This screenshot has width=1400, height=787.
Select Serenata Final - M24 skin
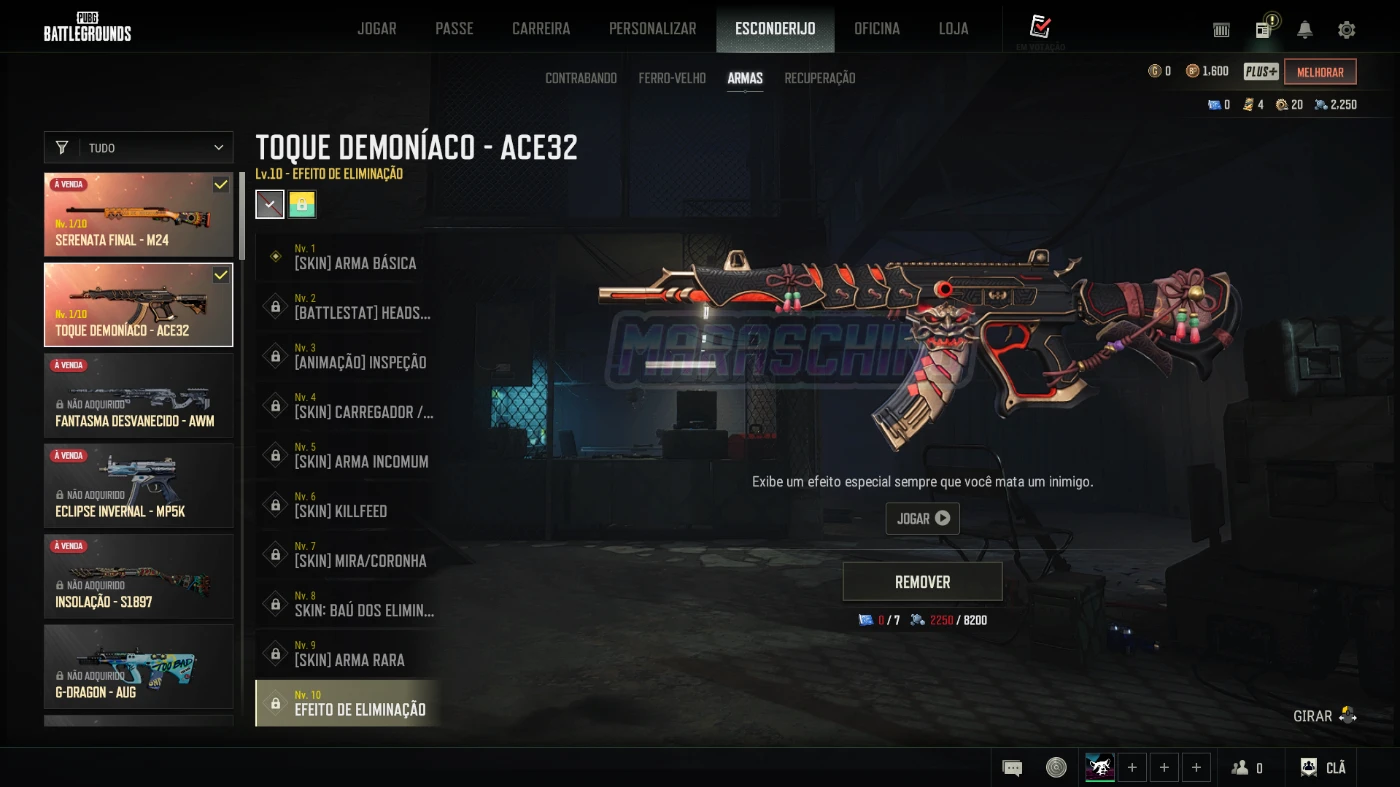[x=139, y=214]
